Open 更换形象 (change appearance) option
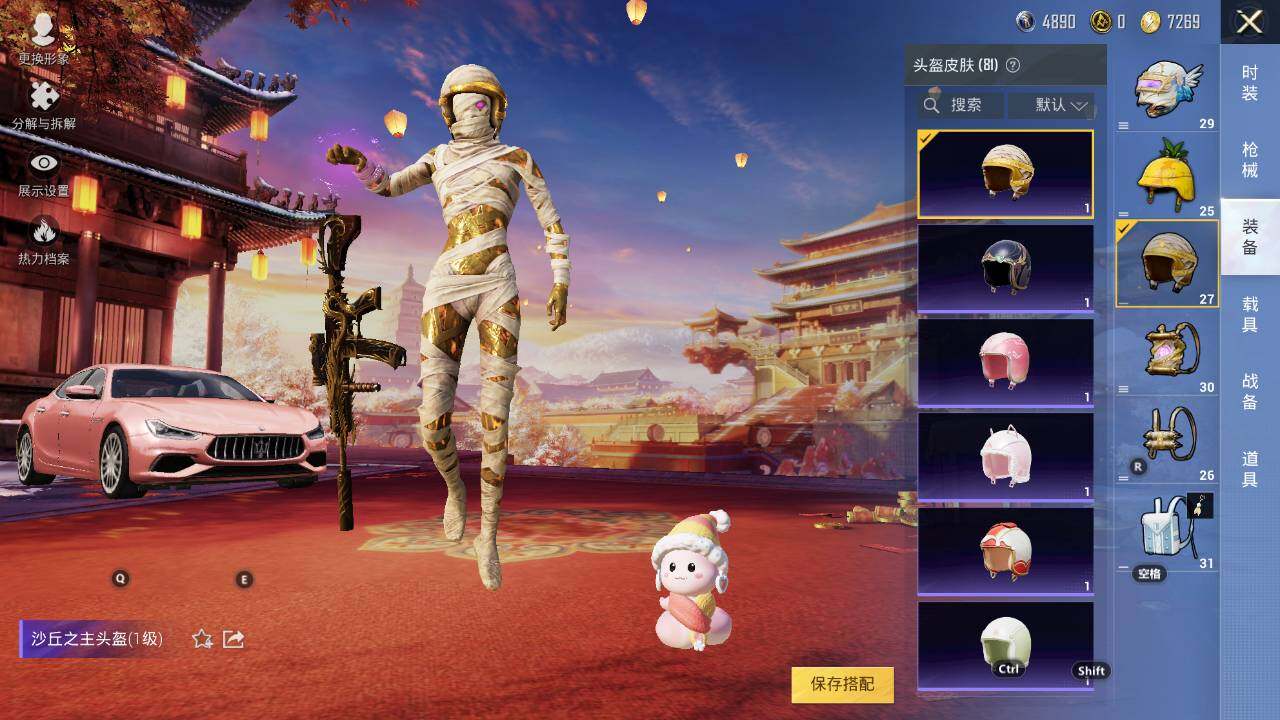 (x=43, y=38)
